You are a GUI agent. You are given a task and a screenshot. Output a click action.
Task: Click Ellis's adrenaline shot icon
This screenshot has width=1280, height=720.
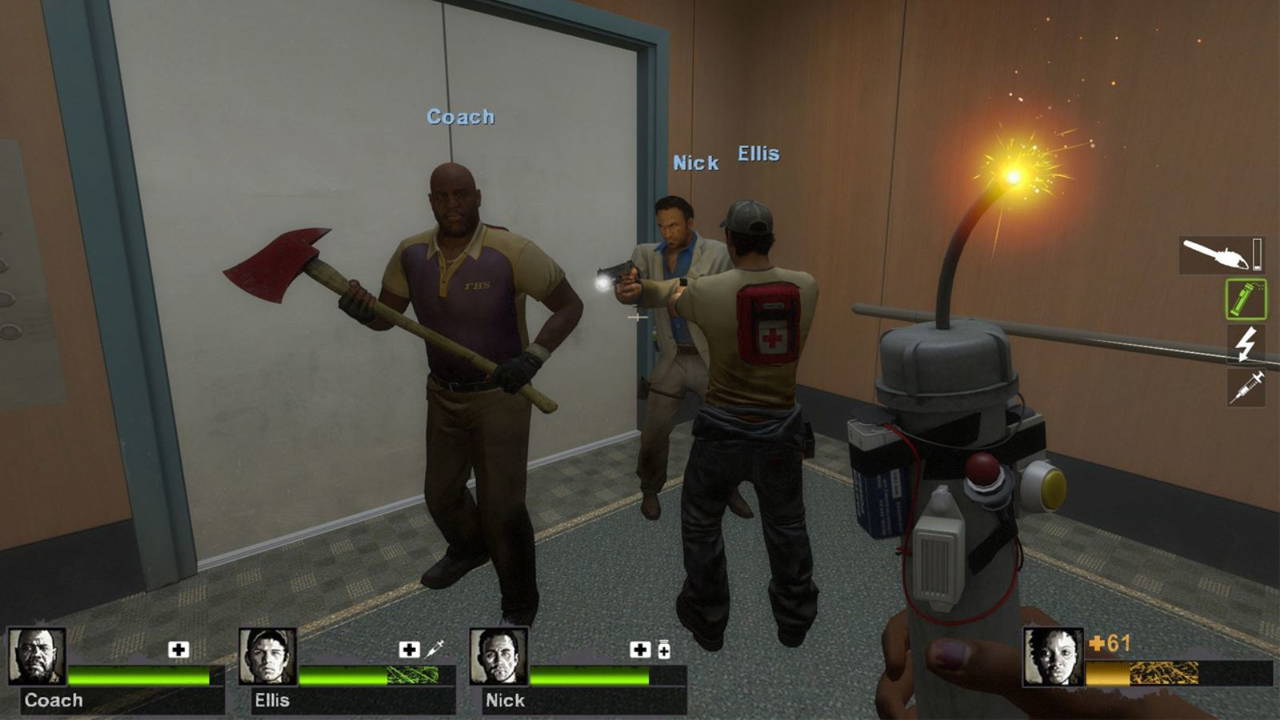coord(434,650)
